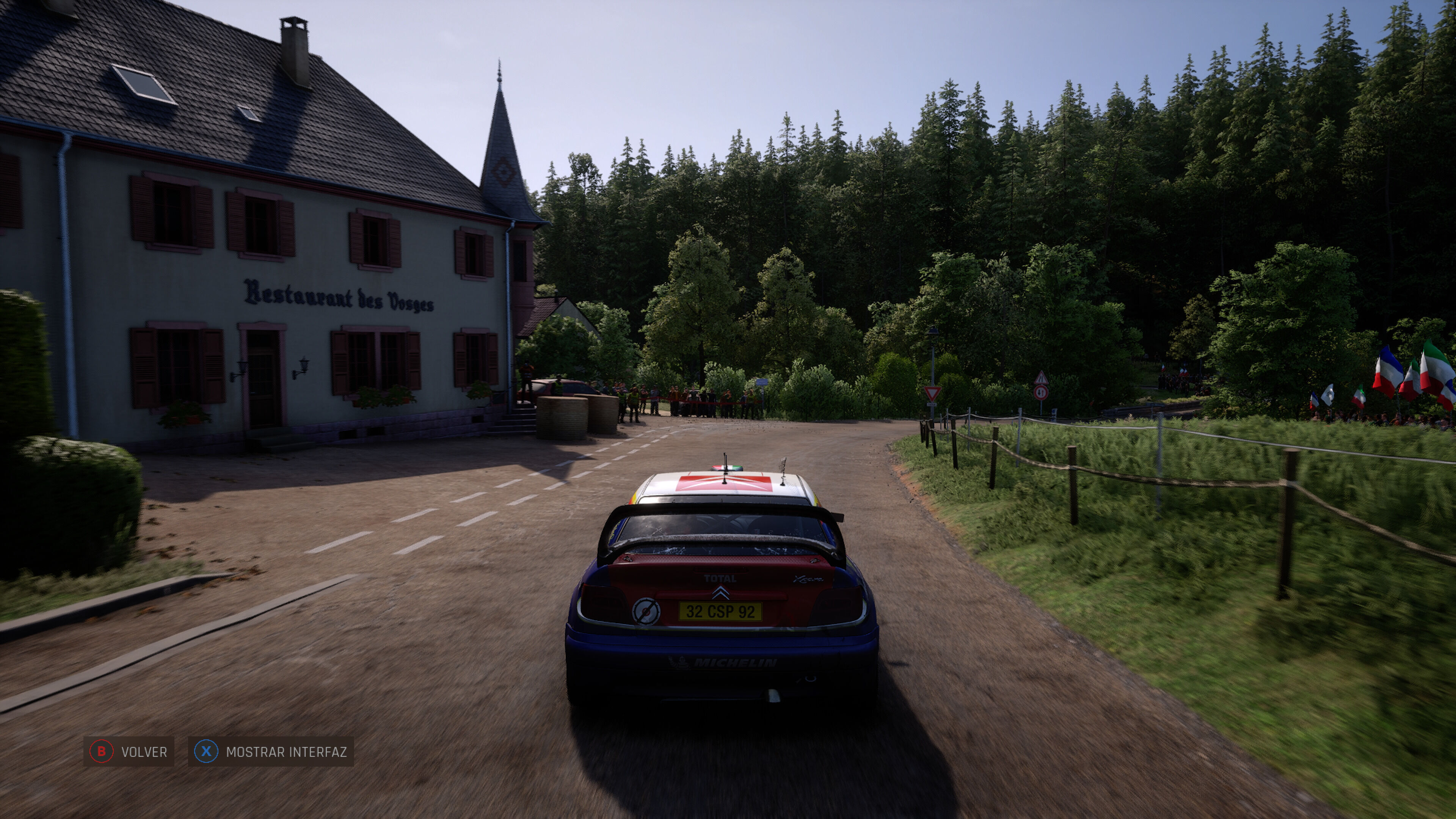Select the MOSTRAR INTERFAZ button
The width and height of the screenshot is (1456, 819).
pos(271,752)
